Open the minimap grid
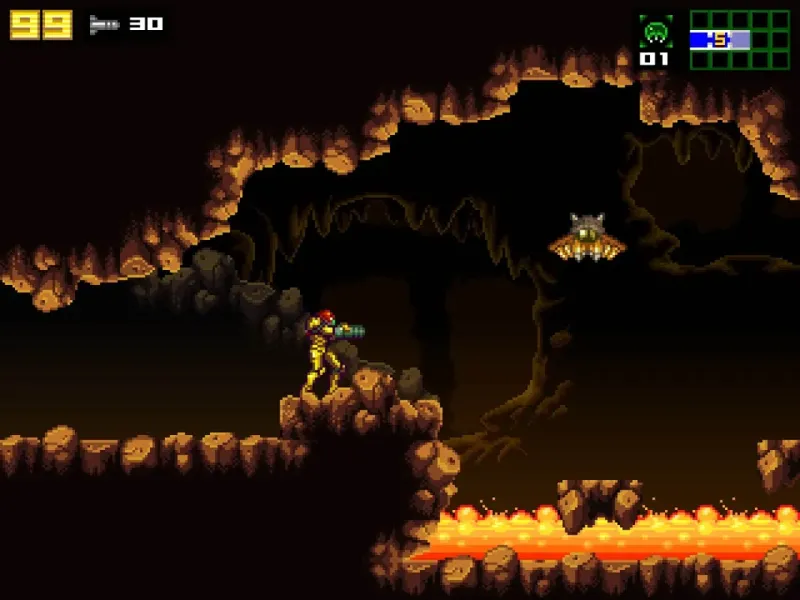Image resolution: width=800 pixels, height=600 pixels. [x=739, y=40]
